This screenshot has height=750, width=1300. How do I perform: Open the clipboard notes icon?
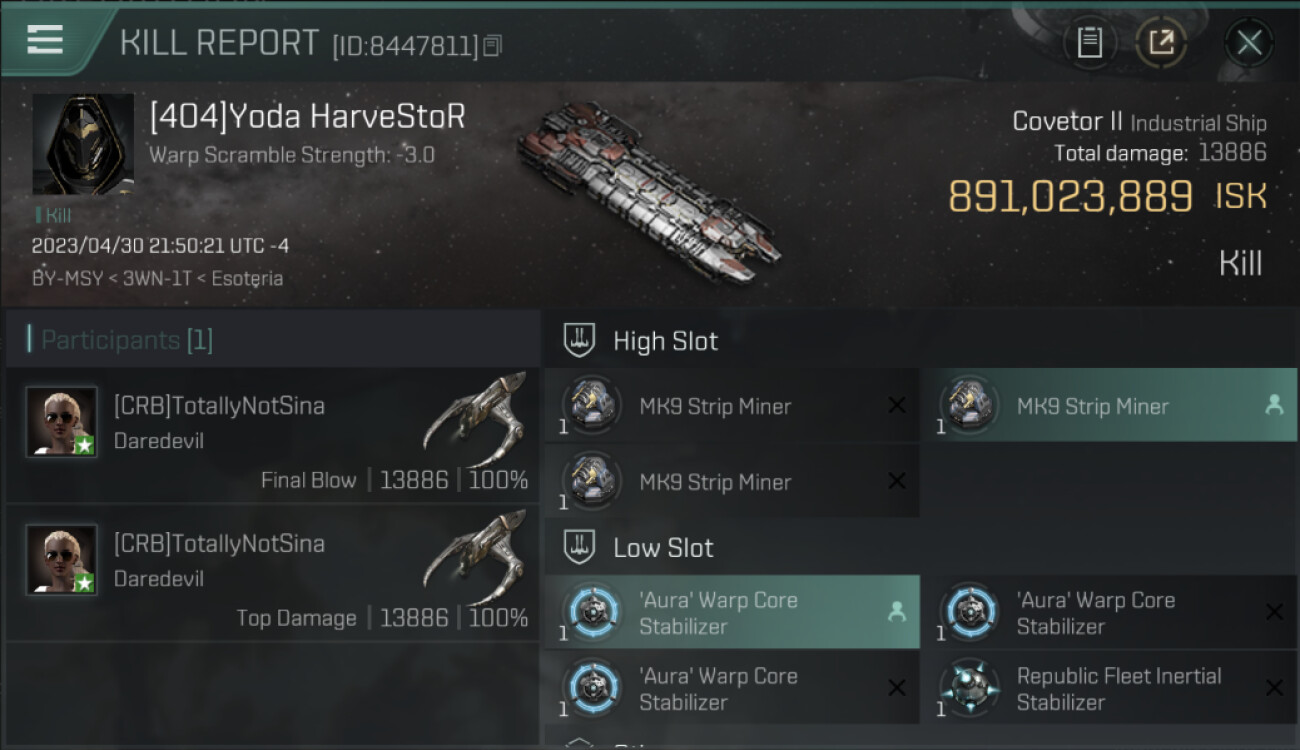(1090, 43)
